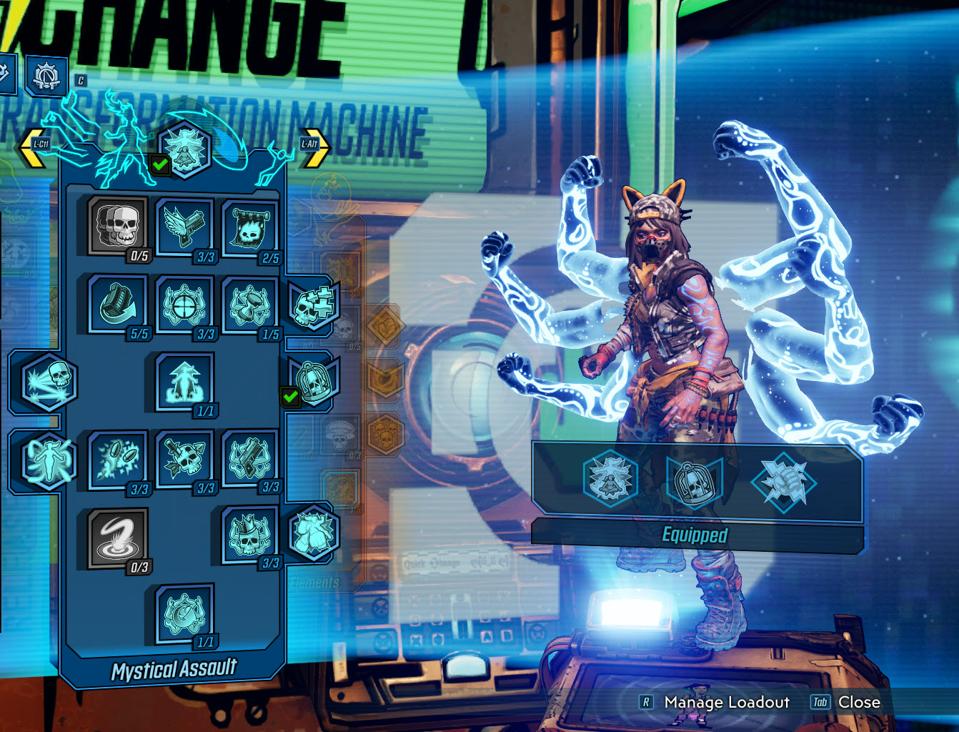Choose the grey swirl skill at 0/3

(x=118, y=536)
